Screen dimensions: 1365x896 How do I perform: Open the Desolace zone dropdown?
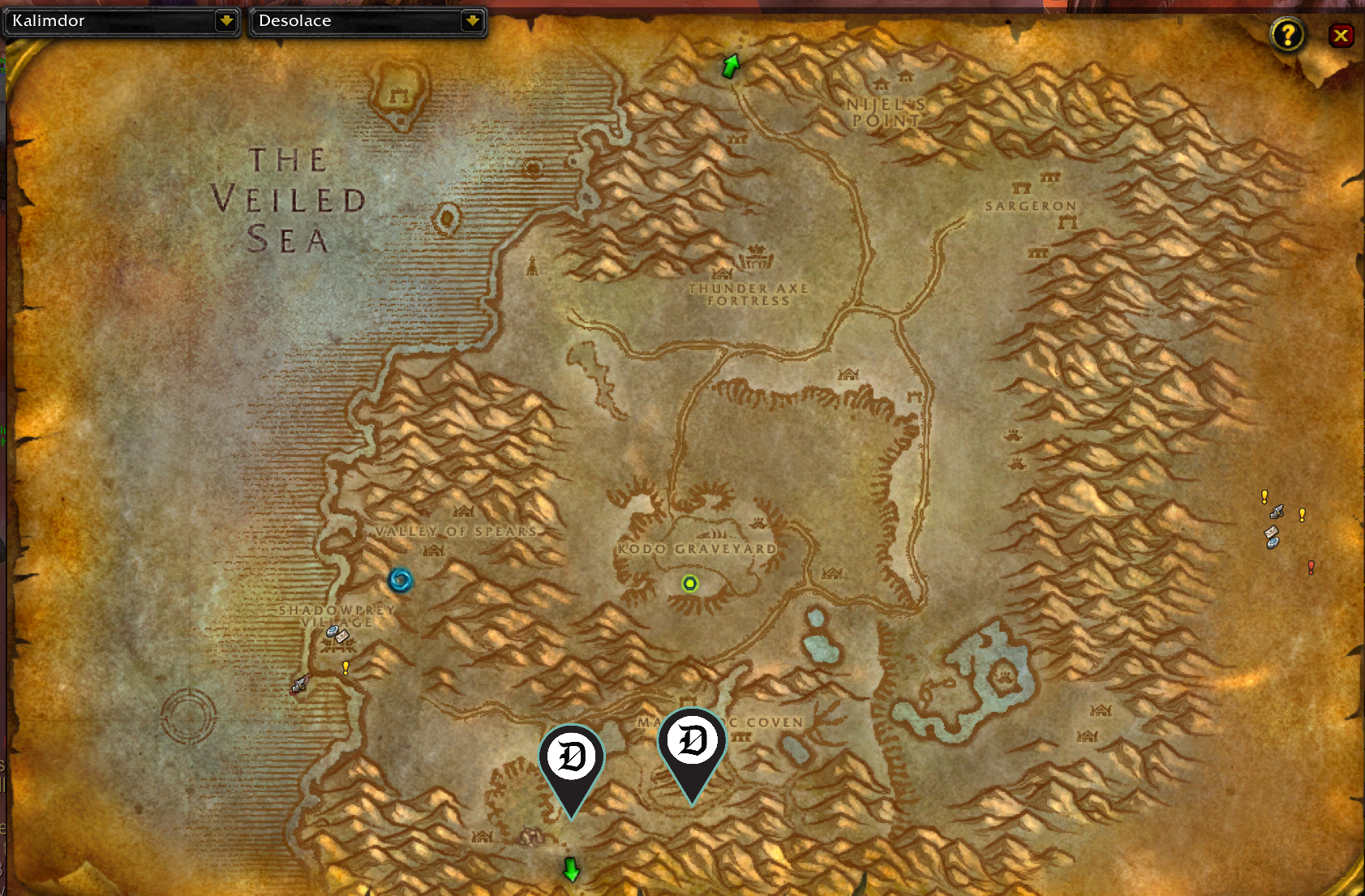tap(365, 21)
